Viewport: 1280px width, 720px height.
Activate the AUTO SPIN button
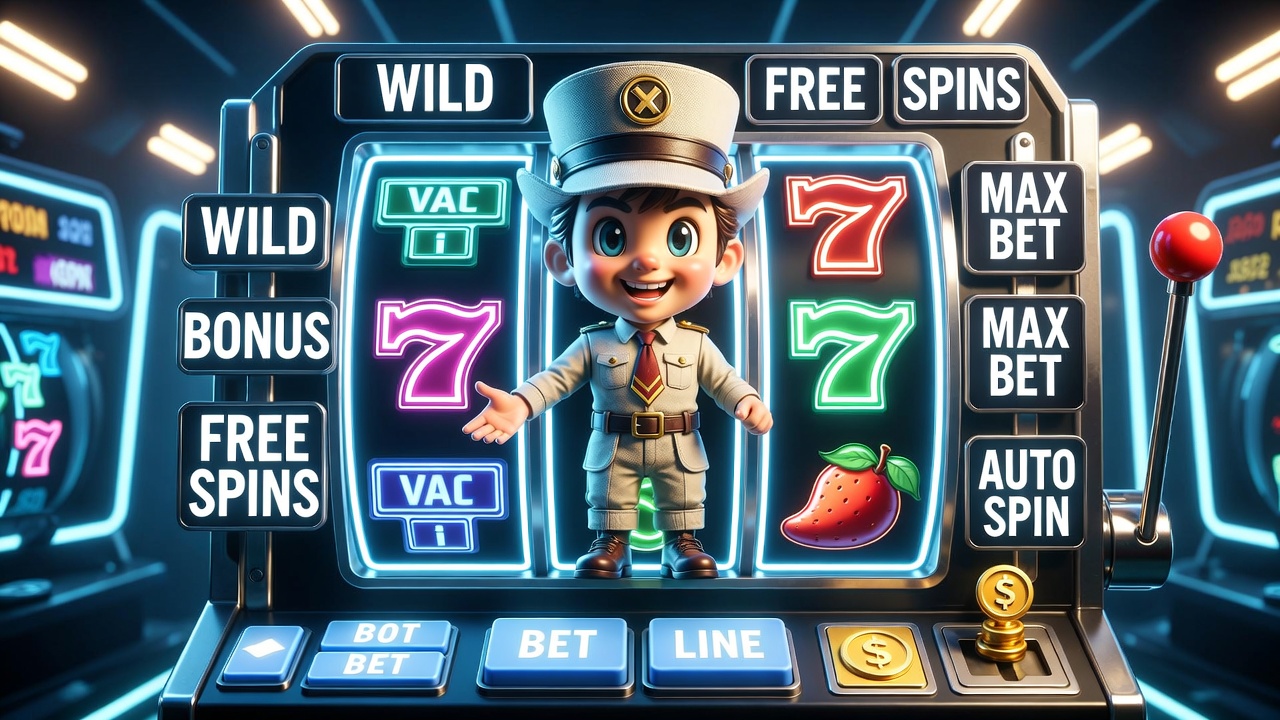[1025, 492]
